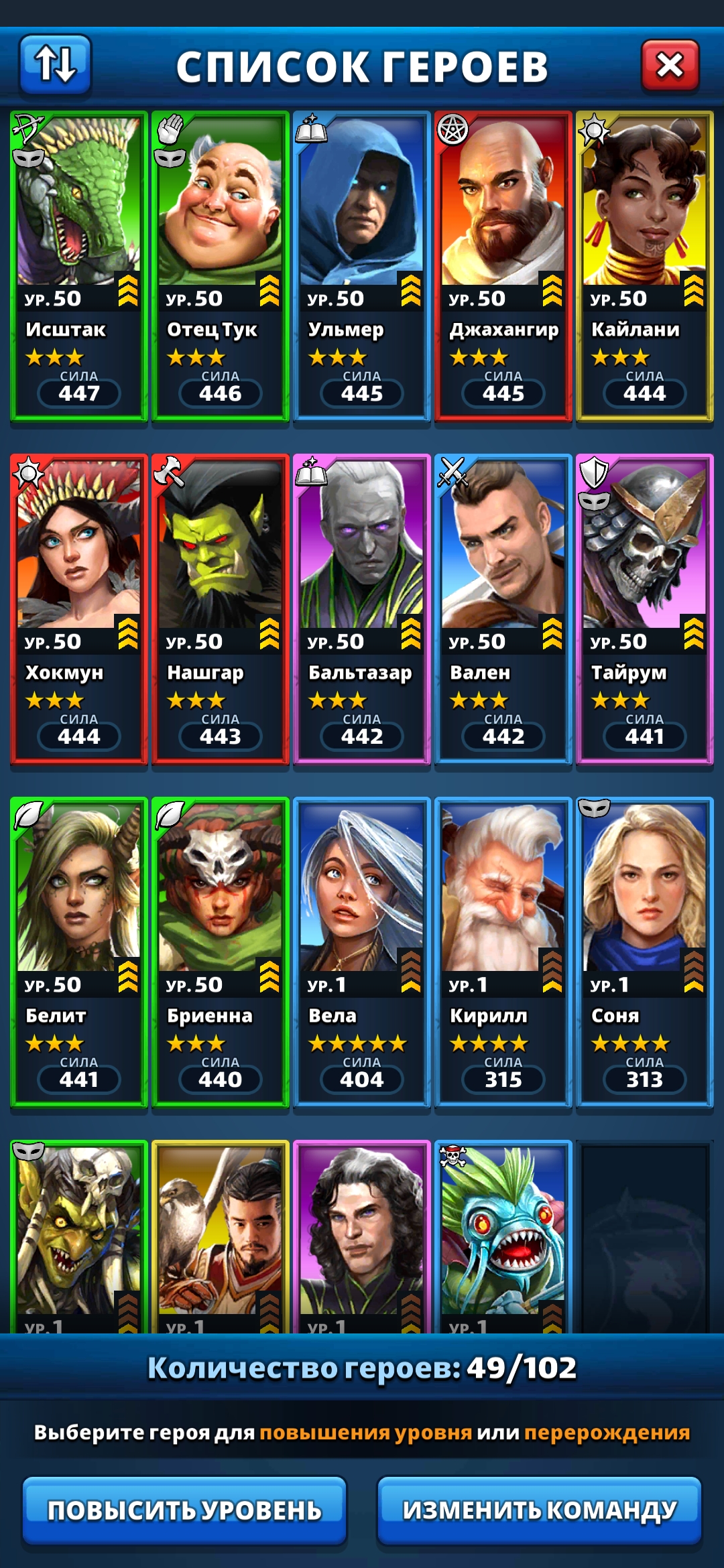Image resolution: width=724 pixels, height=1568 pixels.
Task: Select the orc hero Нашгар
Action: point(221,608)
